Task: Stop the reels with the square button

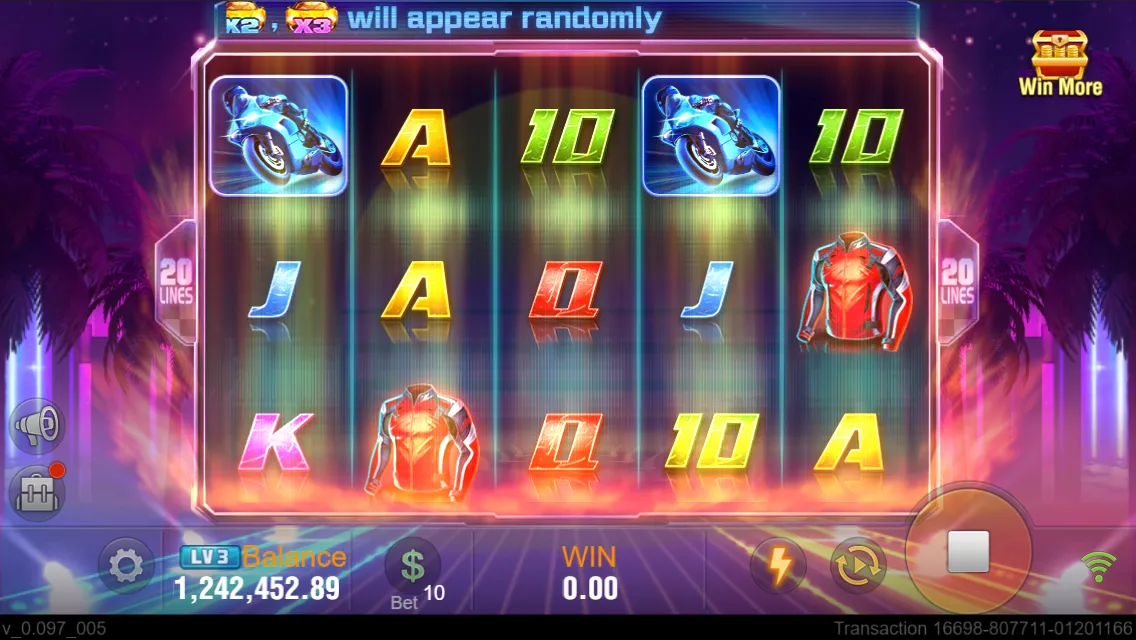Action: (x=967, y=552)
